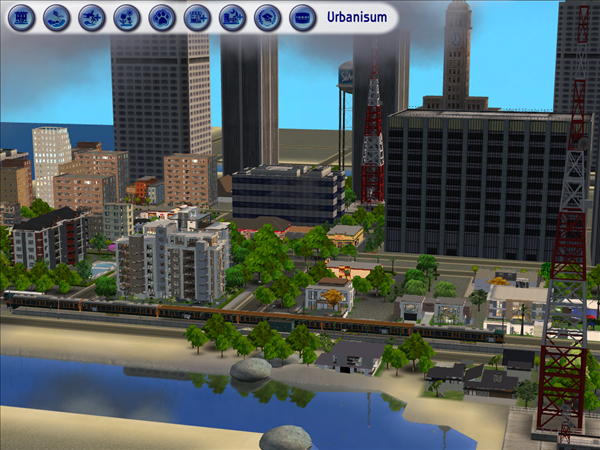The width and height of the screenshot is (600, 450).
Task: Select the Urbanisum neighborhood name label
Action: click(356, 17)
